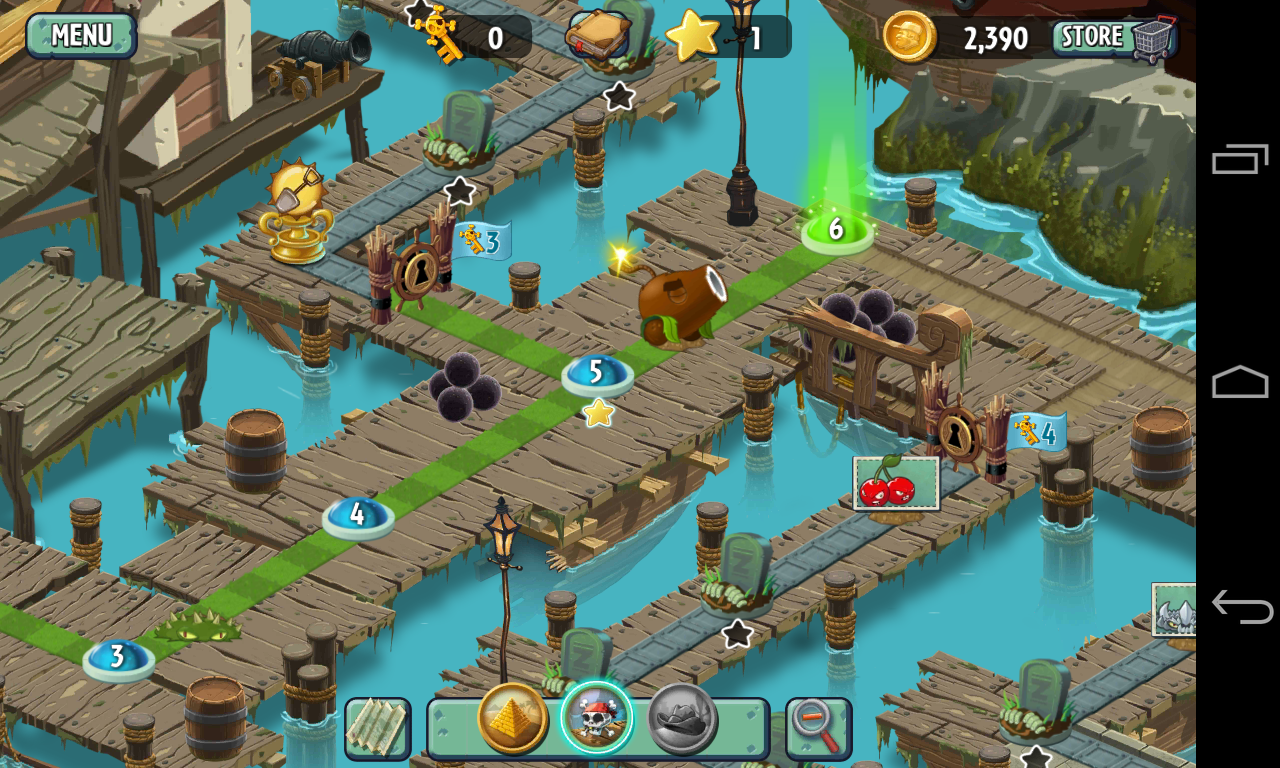The image size is (1280, 768).
Task: Open the MENU button
Action: point(80,37)
